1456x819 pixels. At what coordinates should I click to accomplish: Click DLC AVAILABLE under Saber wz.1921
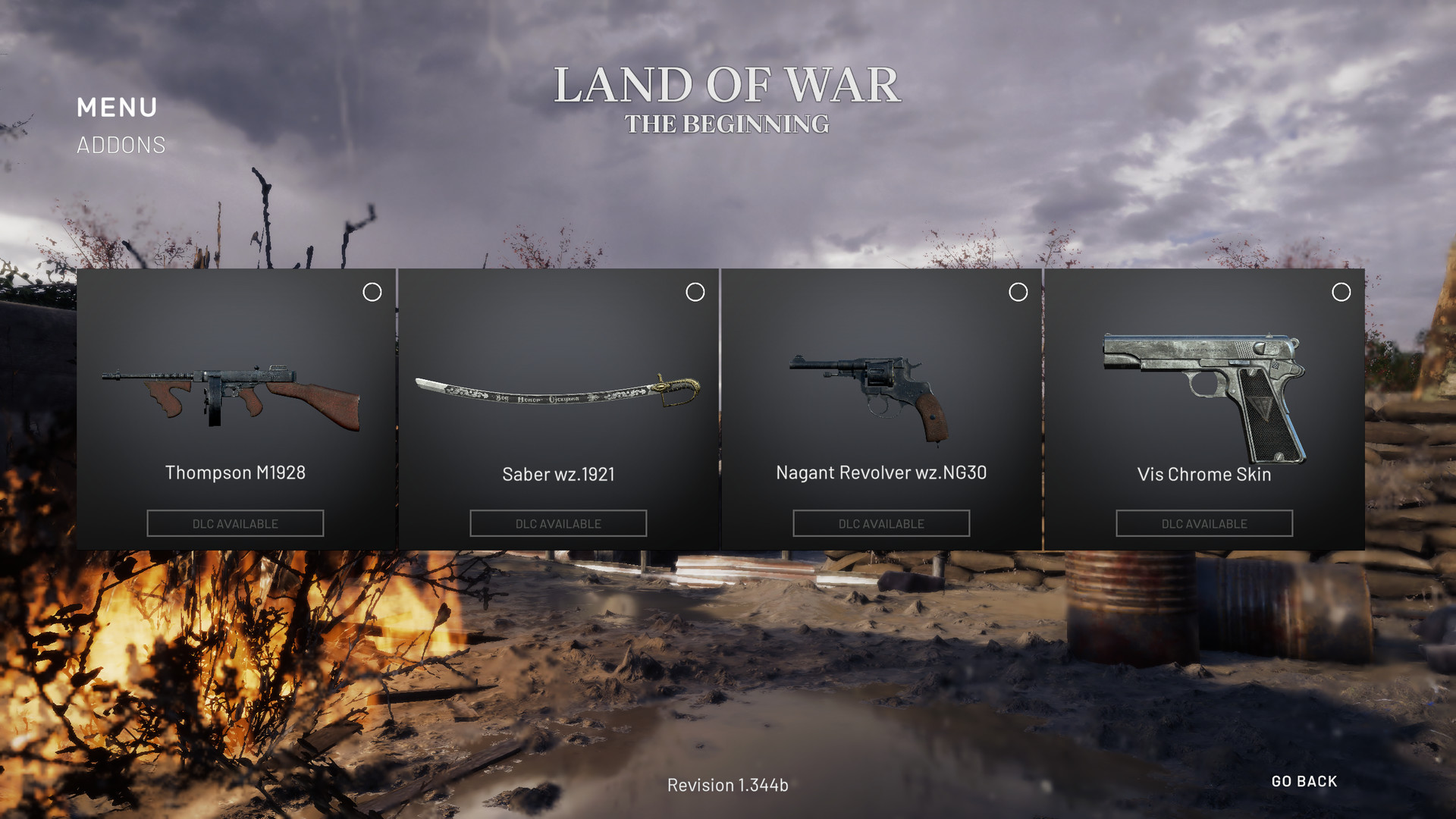(558, 522)
